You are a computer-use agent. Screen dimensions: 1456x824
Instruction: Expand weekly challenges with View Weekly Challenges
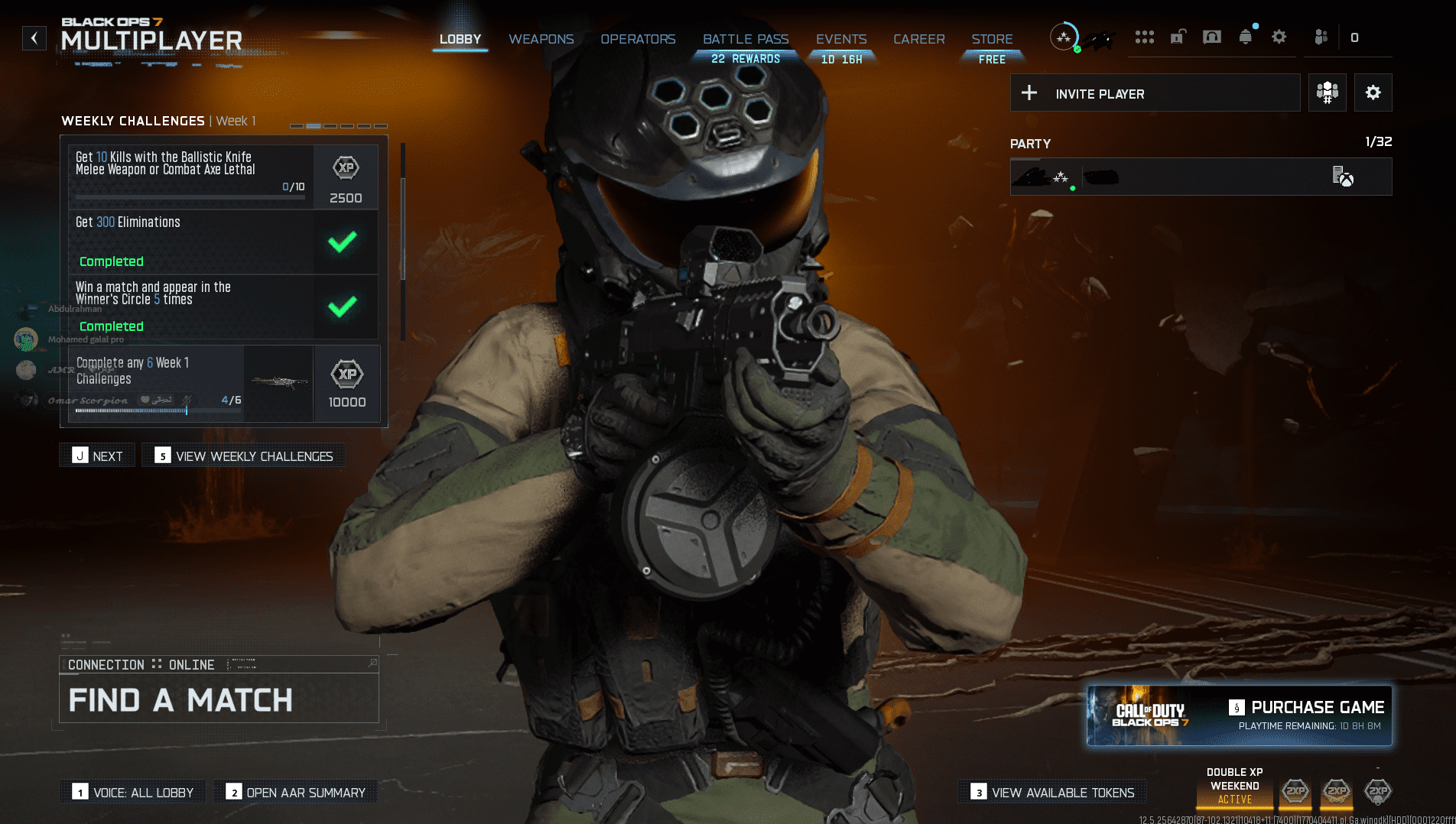[x=243, y=455]
